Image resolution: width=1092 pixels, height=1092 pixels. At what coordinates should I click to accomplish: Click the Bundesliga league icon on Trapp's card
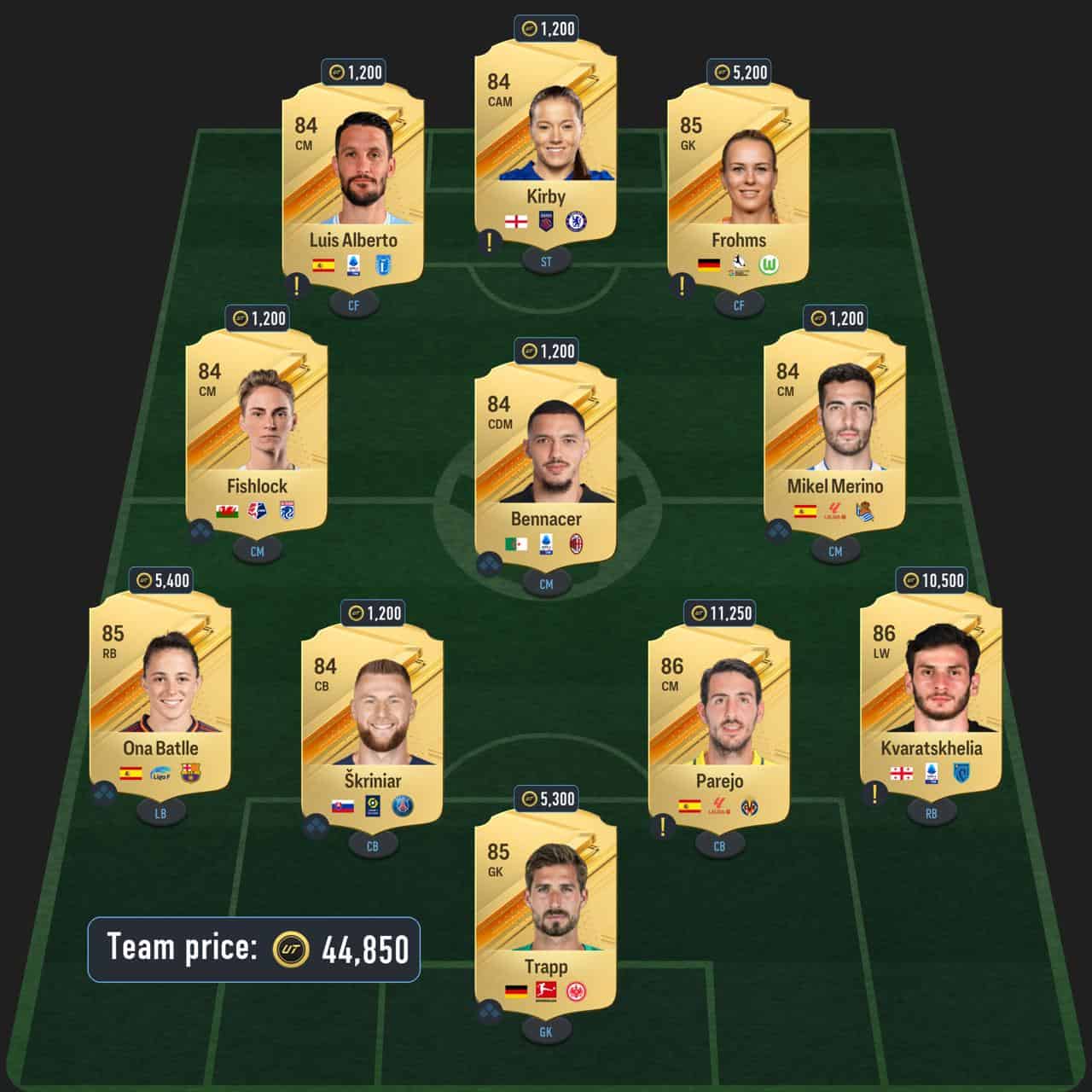point(546,991)
